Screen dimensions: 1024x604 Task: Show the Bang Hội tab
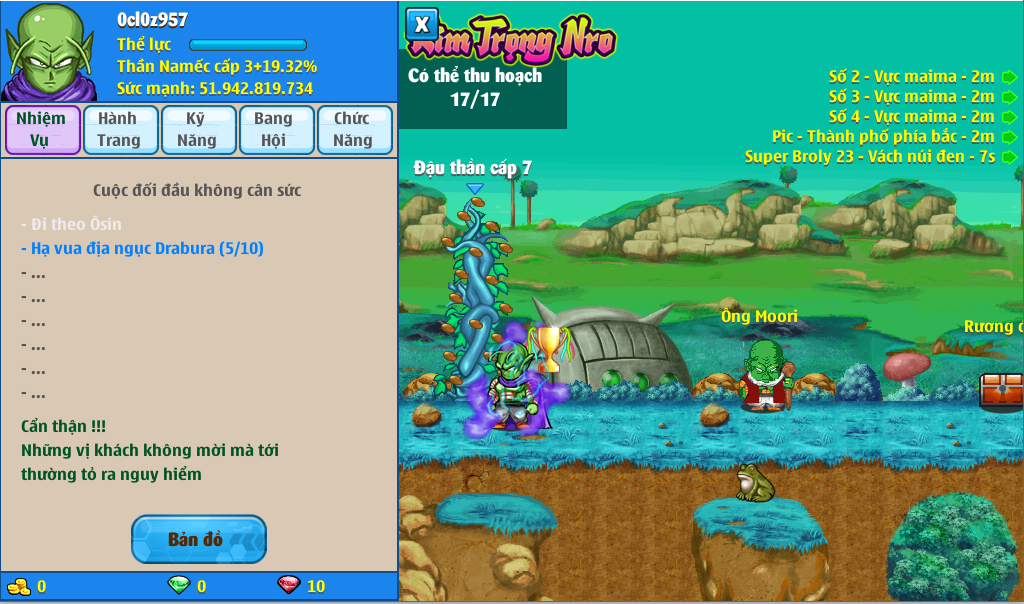274,130
